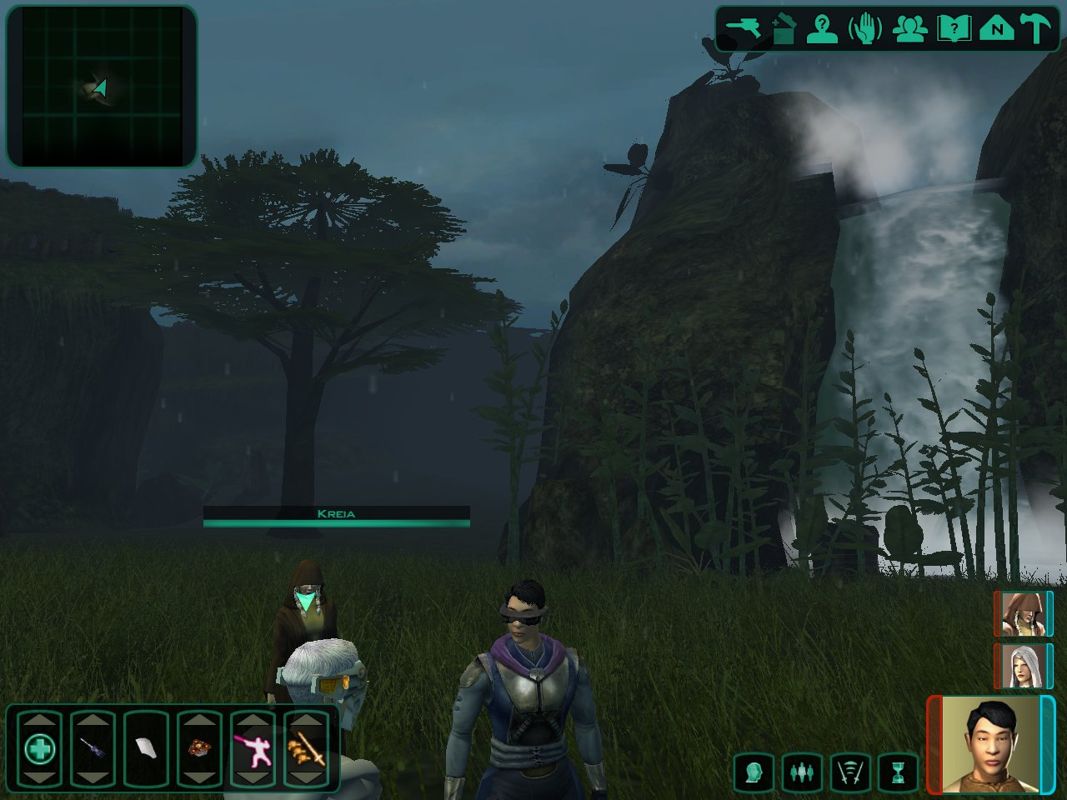Use the green medpac cross slot
This screenshot has height=800, width=1067.
tap(40, 748)
